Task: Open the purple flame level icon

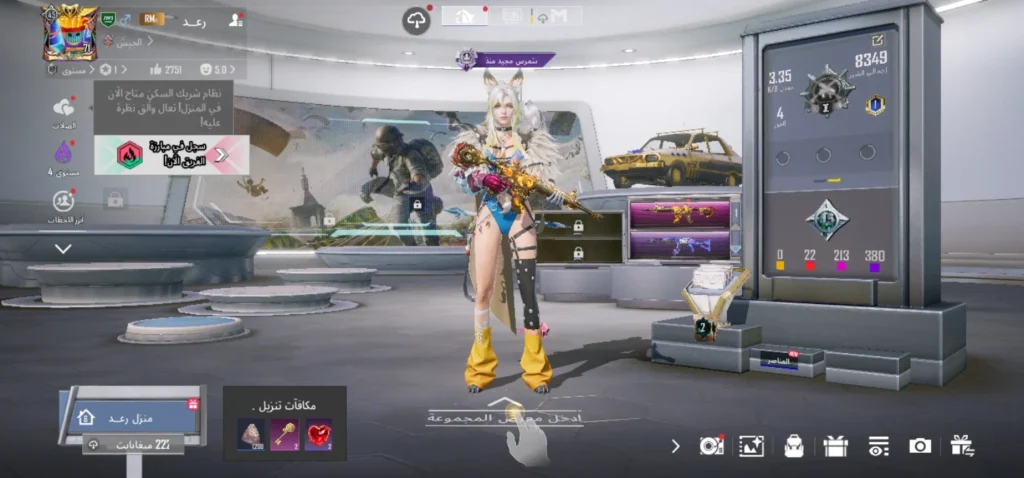Action: tap(64, 153)
